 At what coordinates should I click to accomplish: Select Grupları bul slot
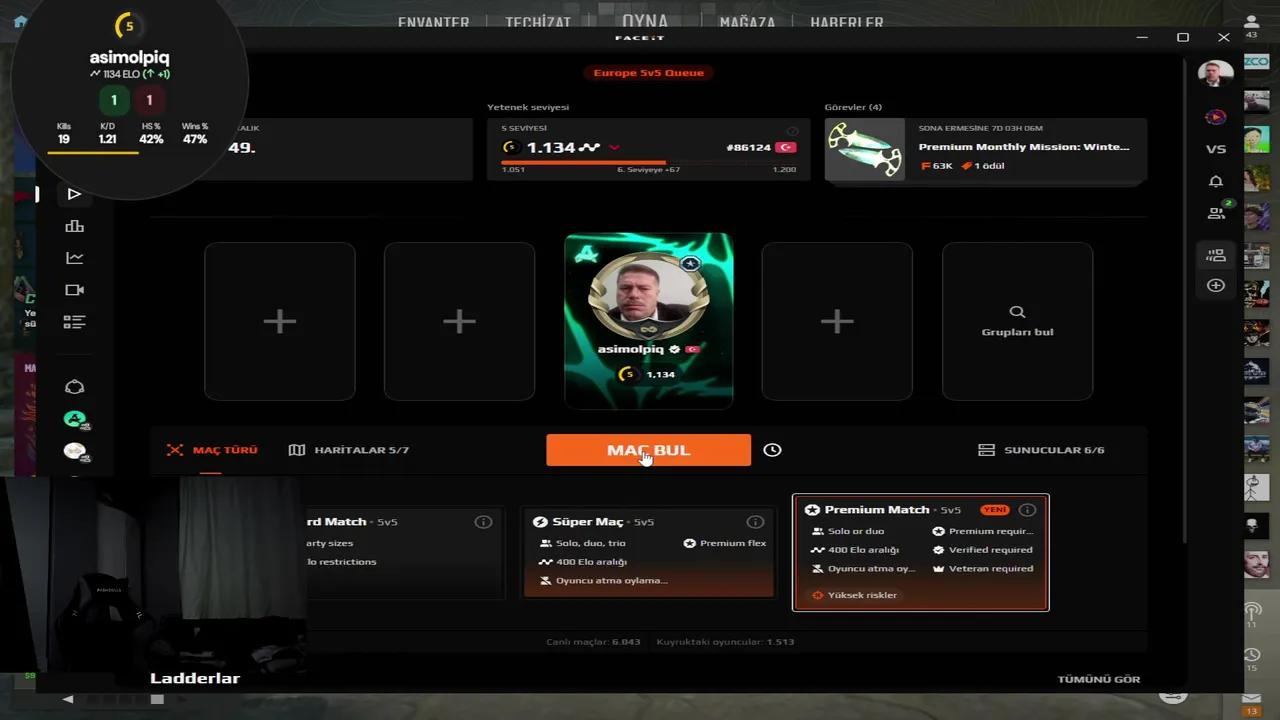pos(1017,321)
